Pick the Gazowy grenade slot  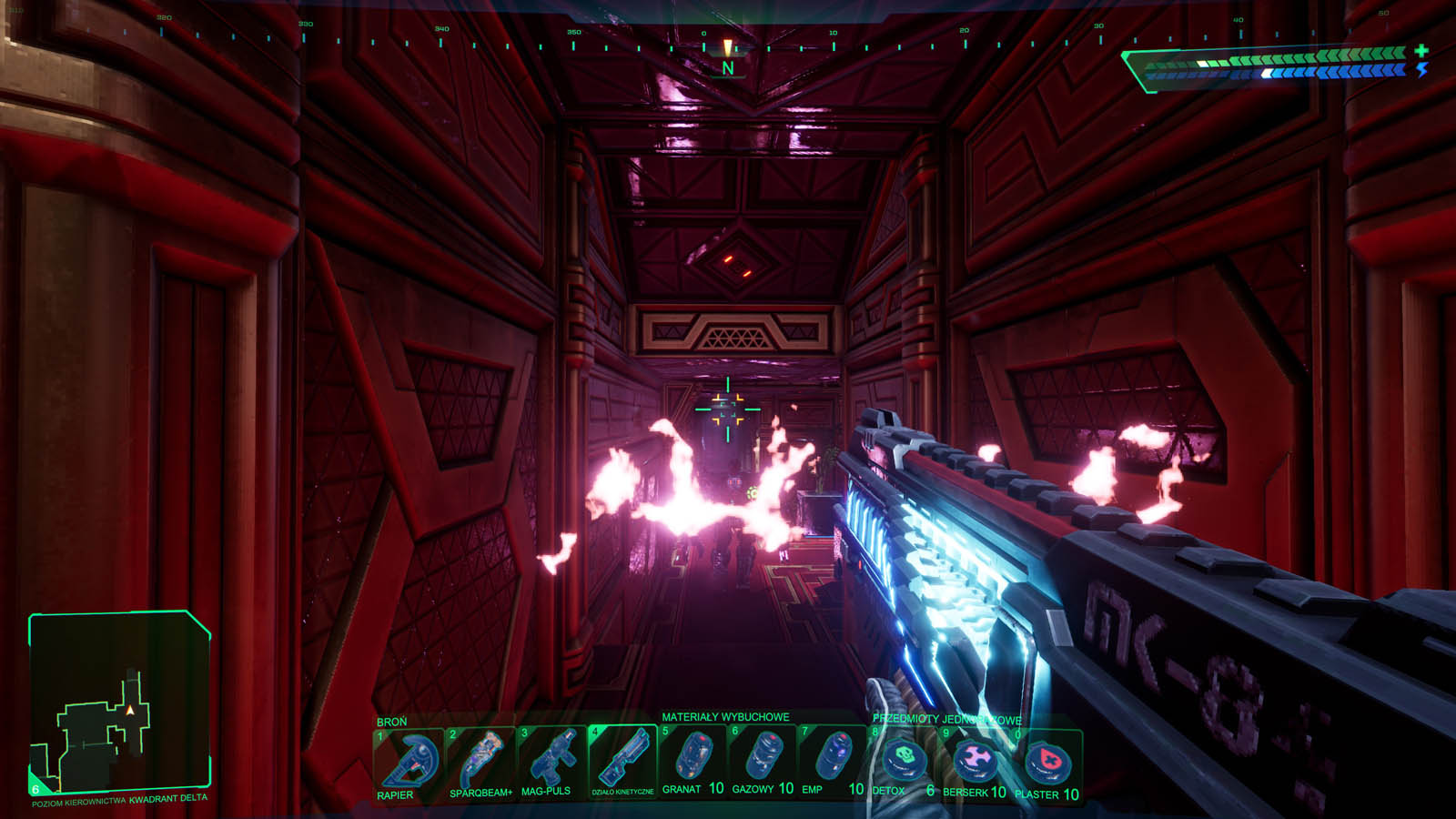[763, 760]
